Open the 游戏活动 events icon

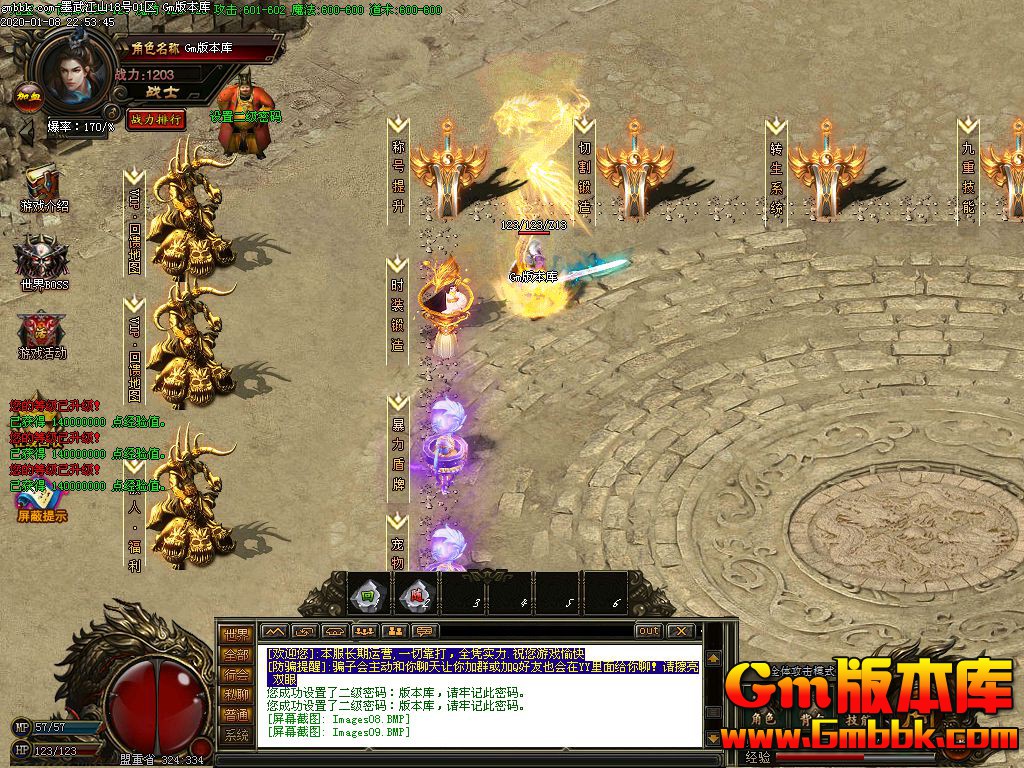[42, 336]
